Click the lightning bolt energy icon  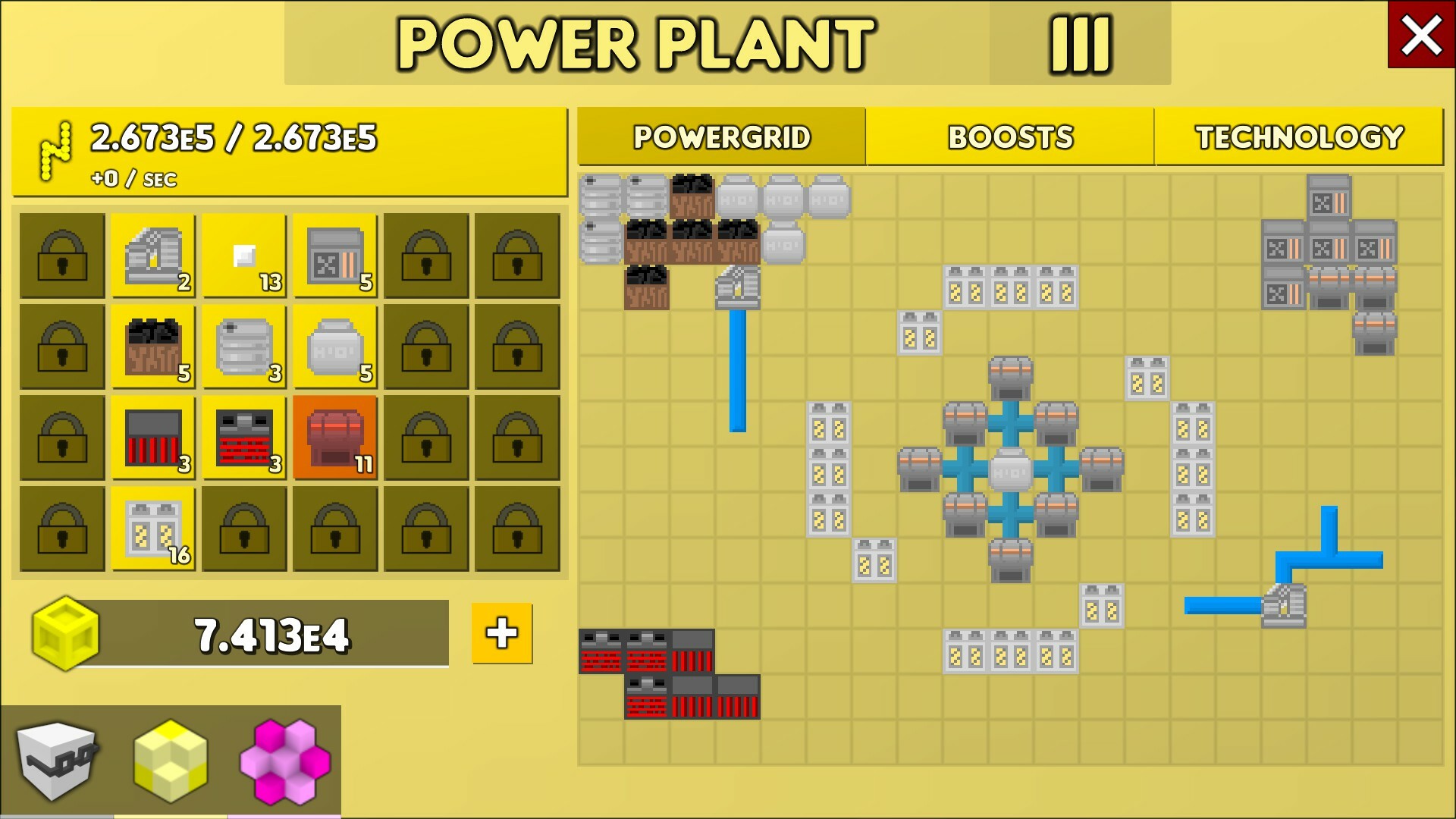click(x=53, y=144)
